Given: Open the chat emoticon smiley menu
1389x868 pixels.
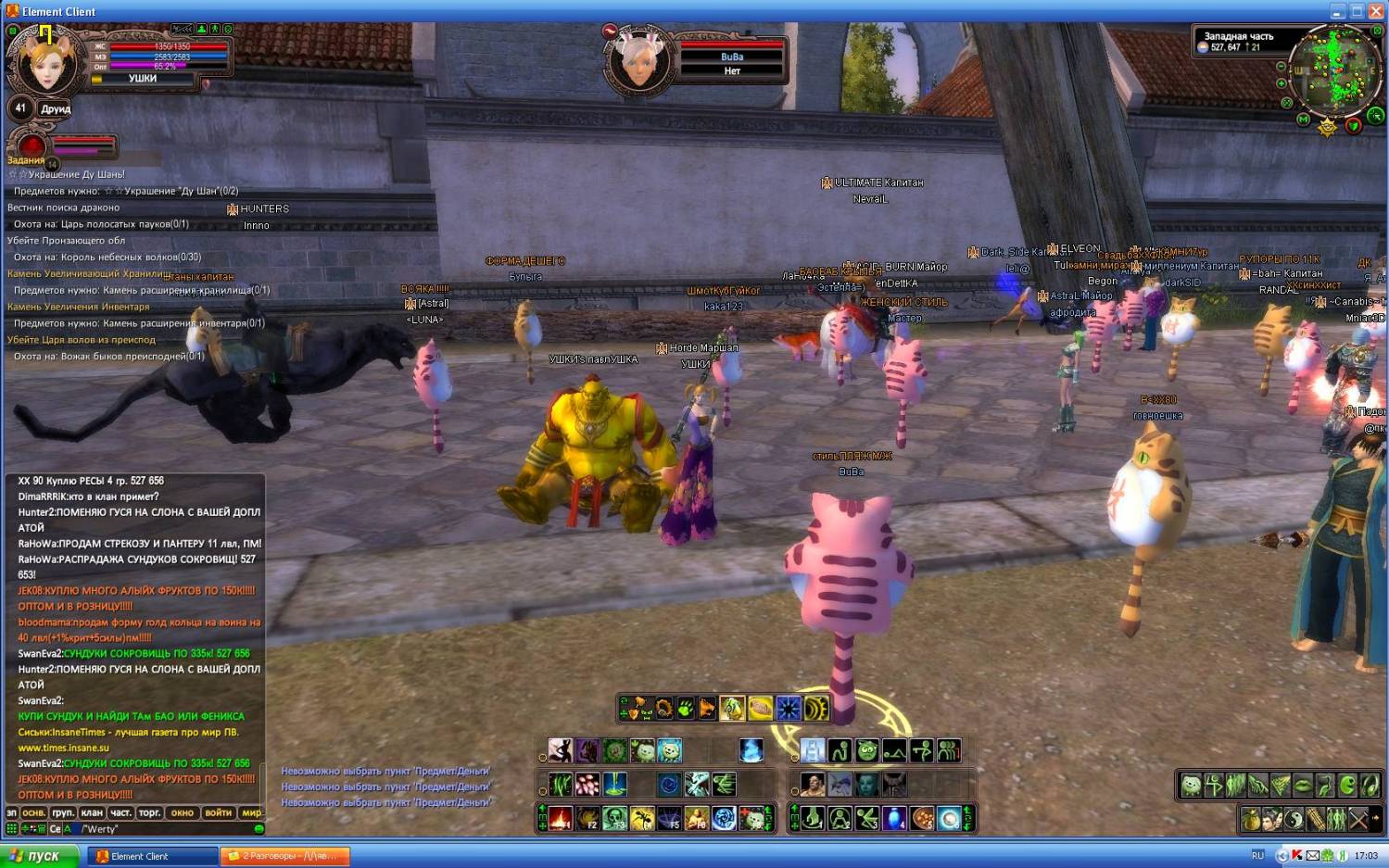Looking at the screenshot, I should pyautogui.click(x=259, y=829).
